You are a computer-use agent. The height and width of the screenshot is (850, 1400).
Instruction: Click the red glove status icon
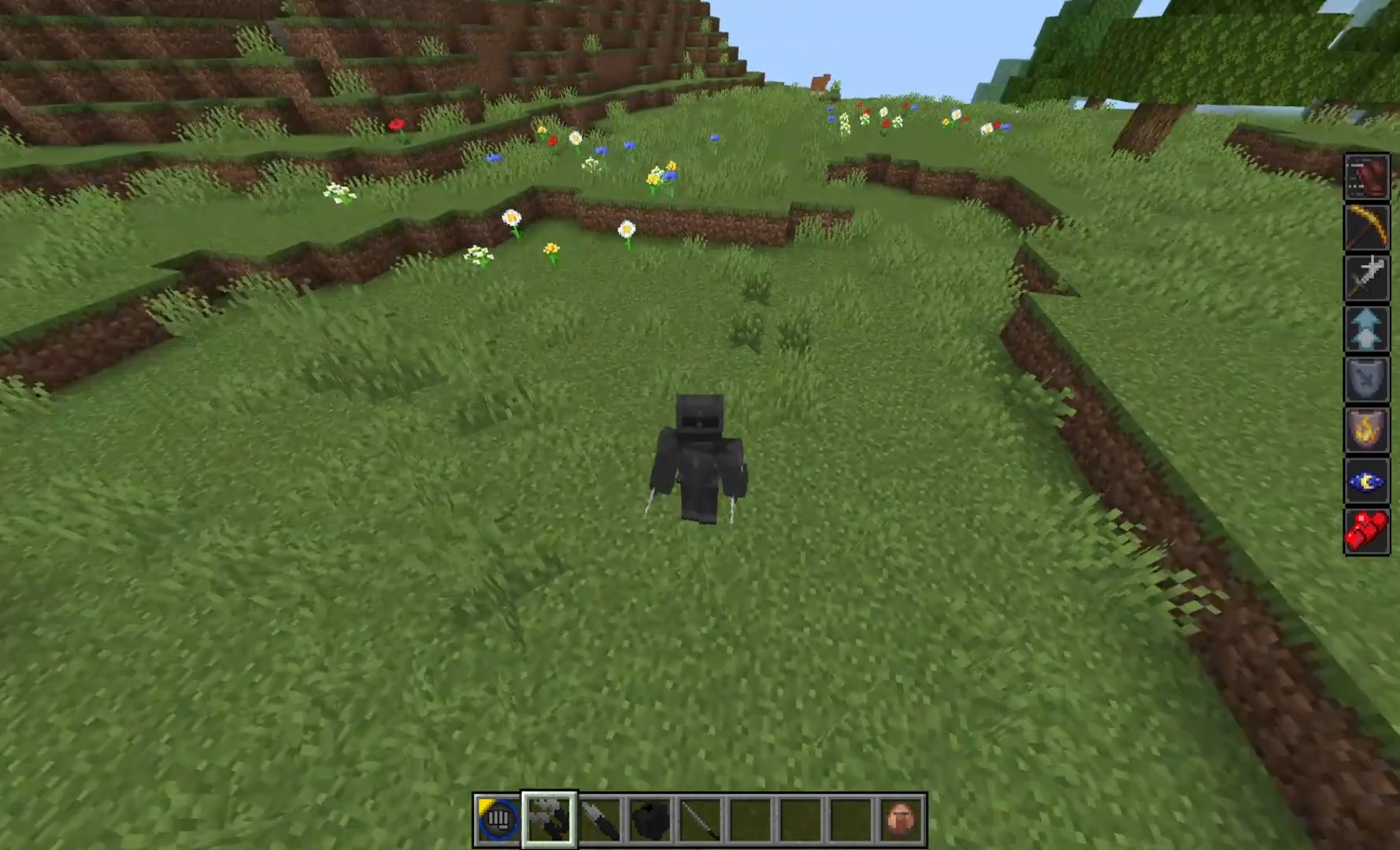point(1366,176)
